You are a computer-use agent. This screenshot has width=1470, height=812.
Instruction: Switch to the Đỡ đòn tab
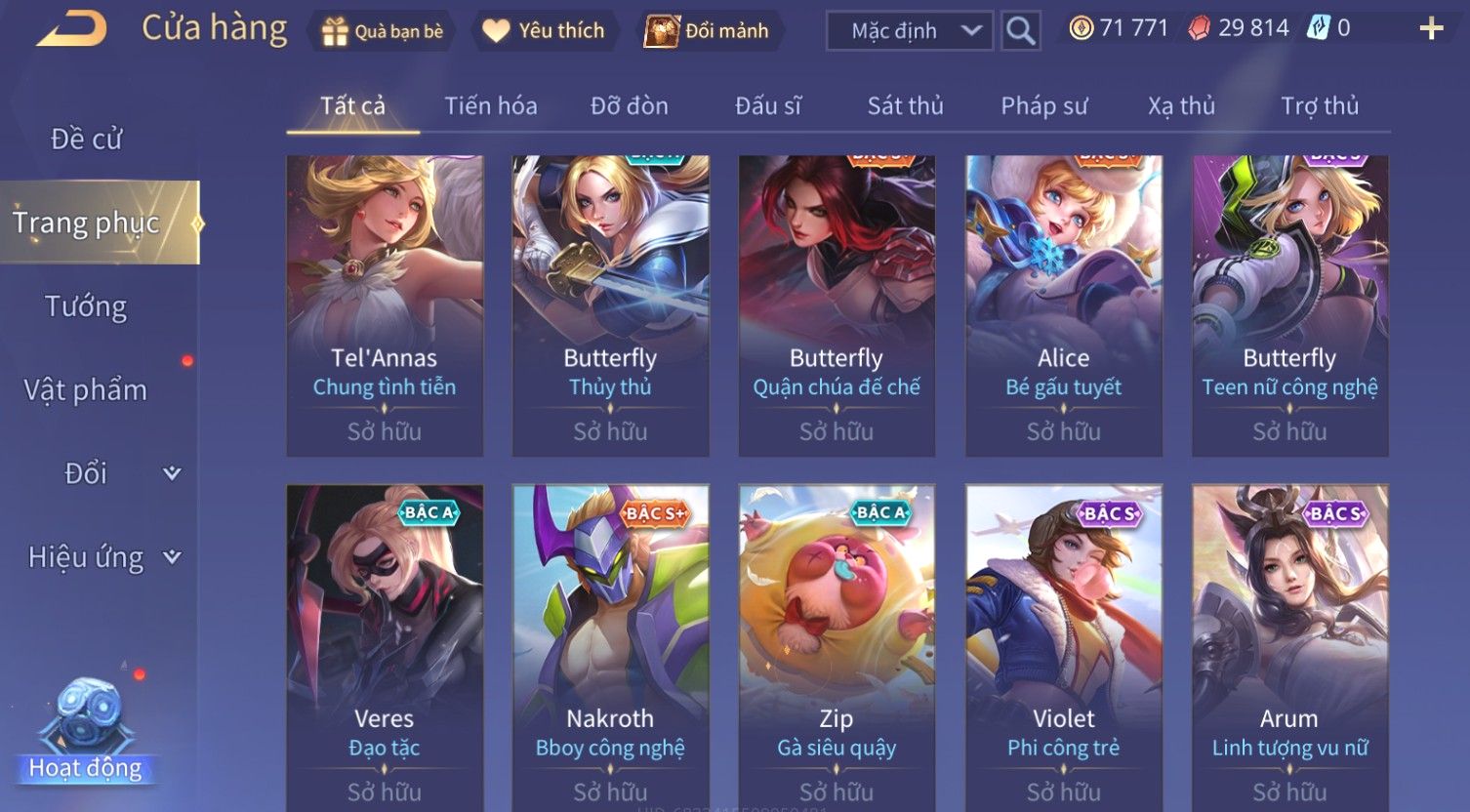[x=630, y=105]
